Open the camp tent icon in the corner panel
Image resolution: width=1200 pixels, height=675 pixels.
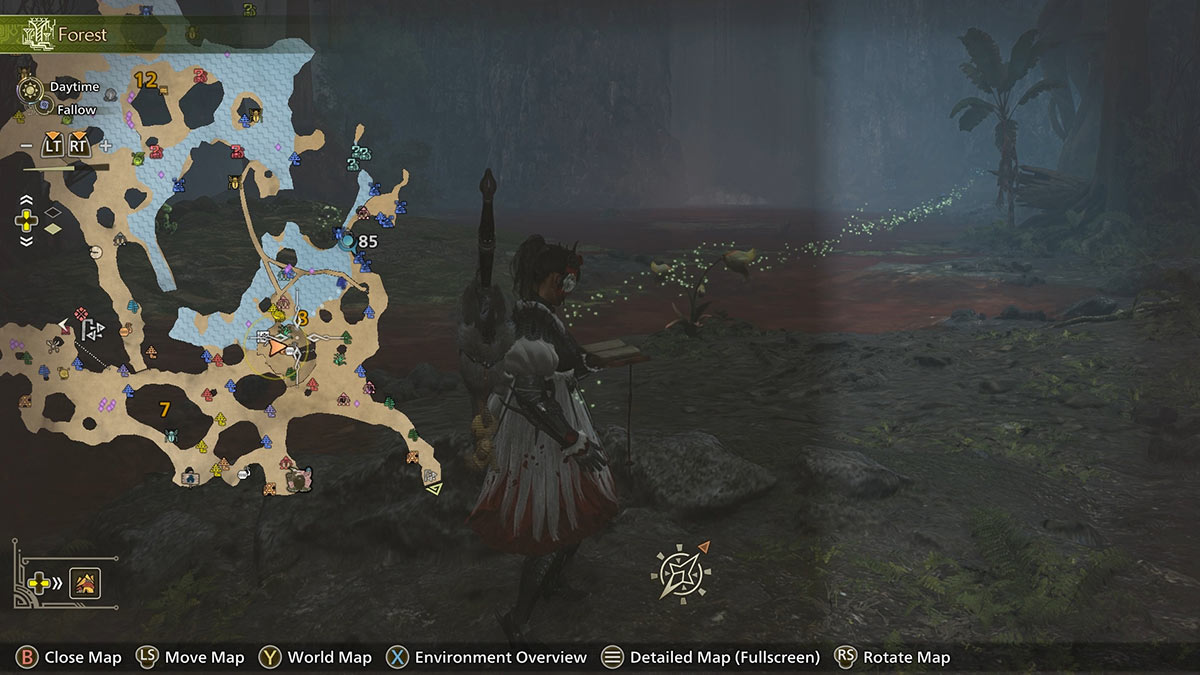click(x=83, y=582)
